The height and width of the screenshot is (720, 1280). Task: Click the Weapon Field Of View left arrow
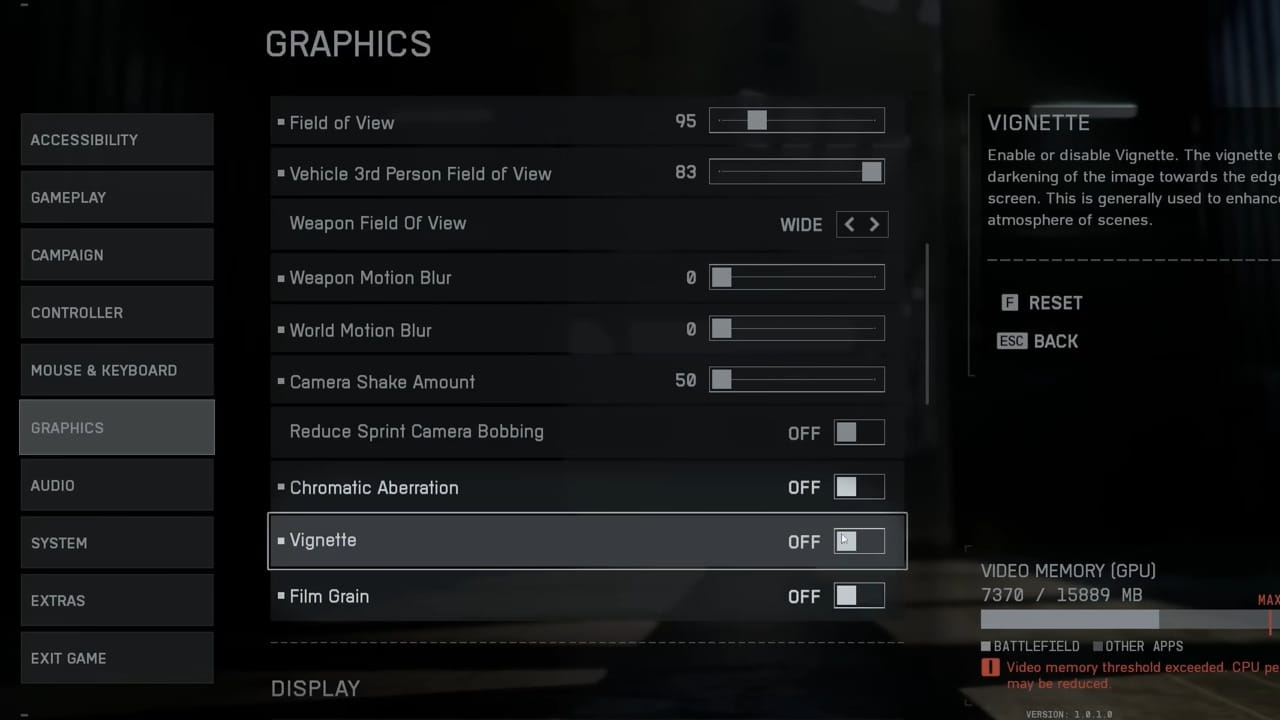[849, 224]
